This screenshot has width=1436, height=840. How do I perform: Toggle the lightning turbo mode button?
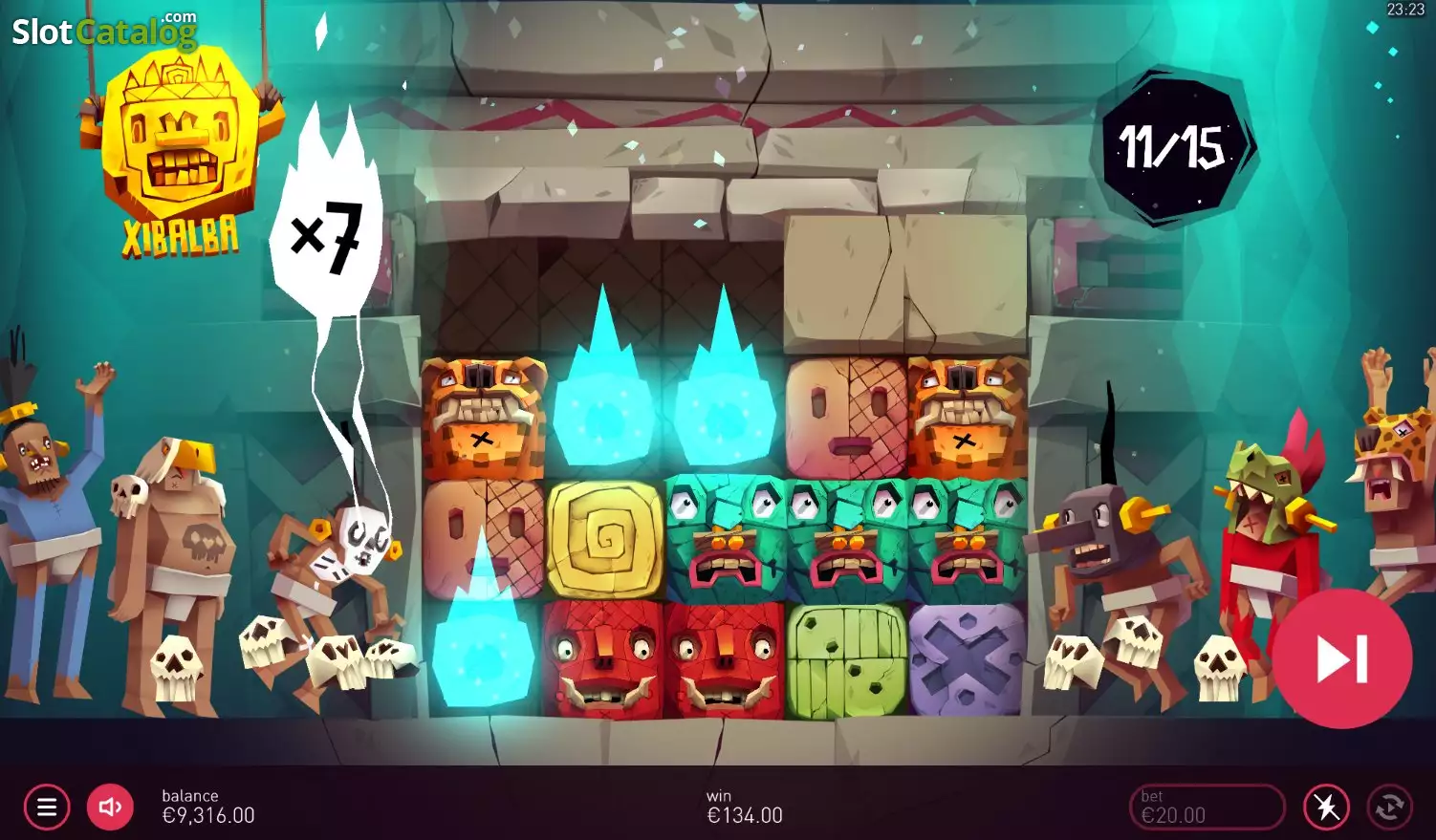click(x=1326, y=808)
